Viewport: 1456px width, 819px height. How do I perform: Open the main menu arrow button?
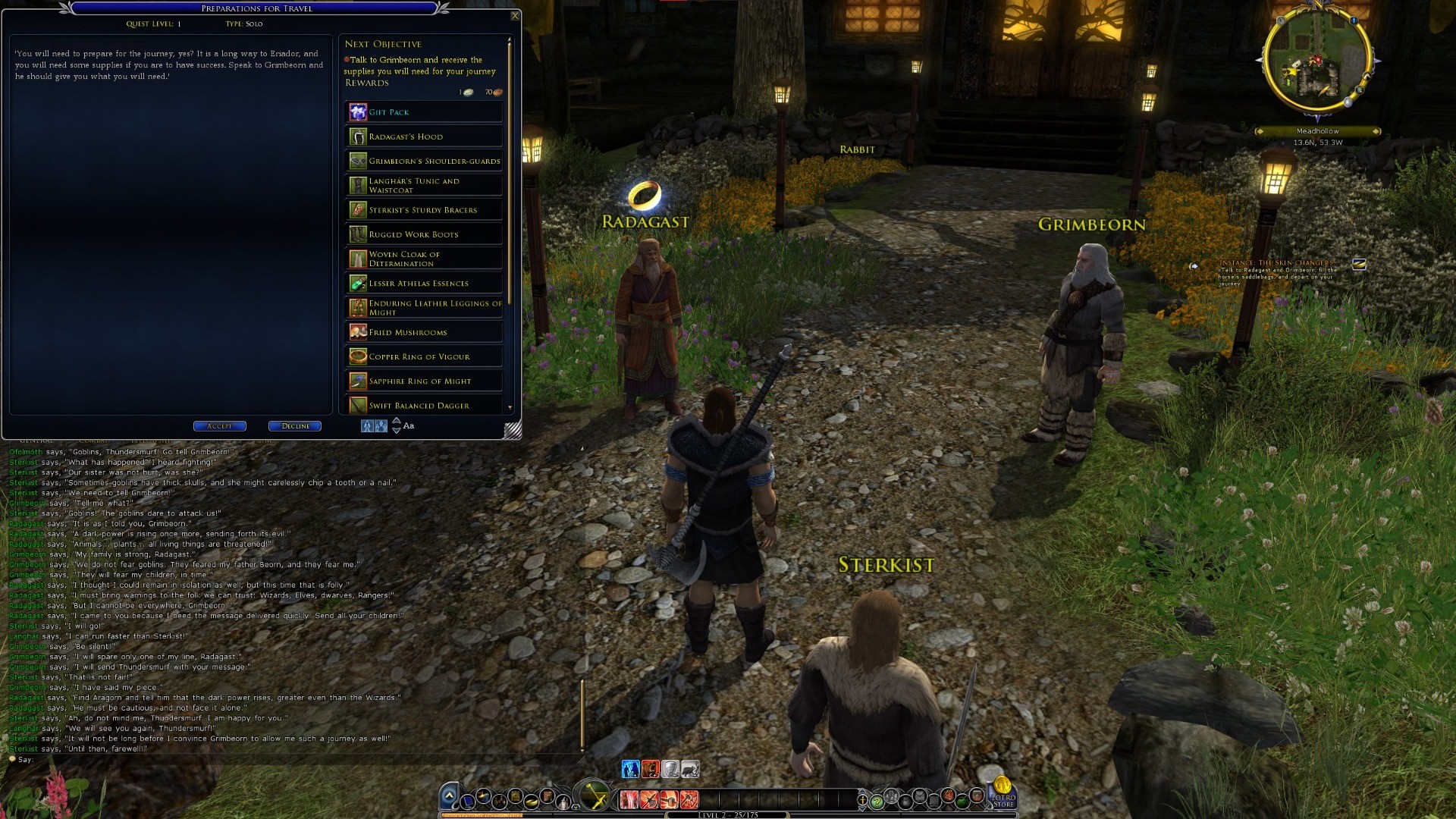tap(449, 795)
